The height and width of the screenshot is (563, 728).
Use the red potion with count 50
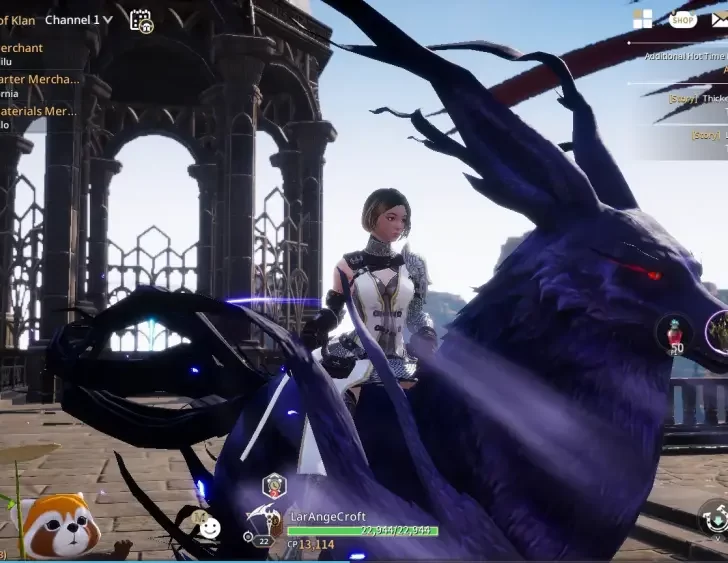click(675, 333)
